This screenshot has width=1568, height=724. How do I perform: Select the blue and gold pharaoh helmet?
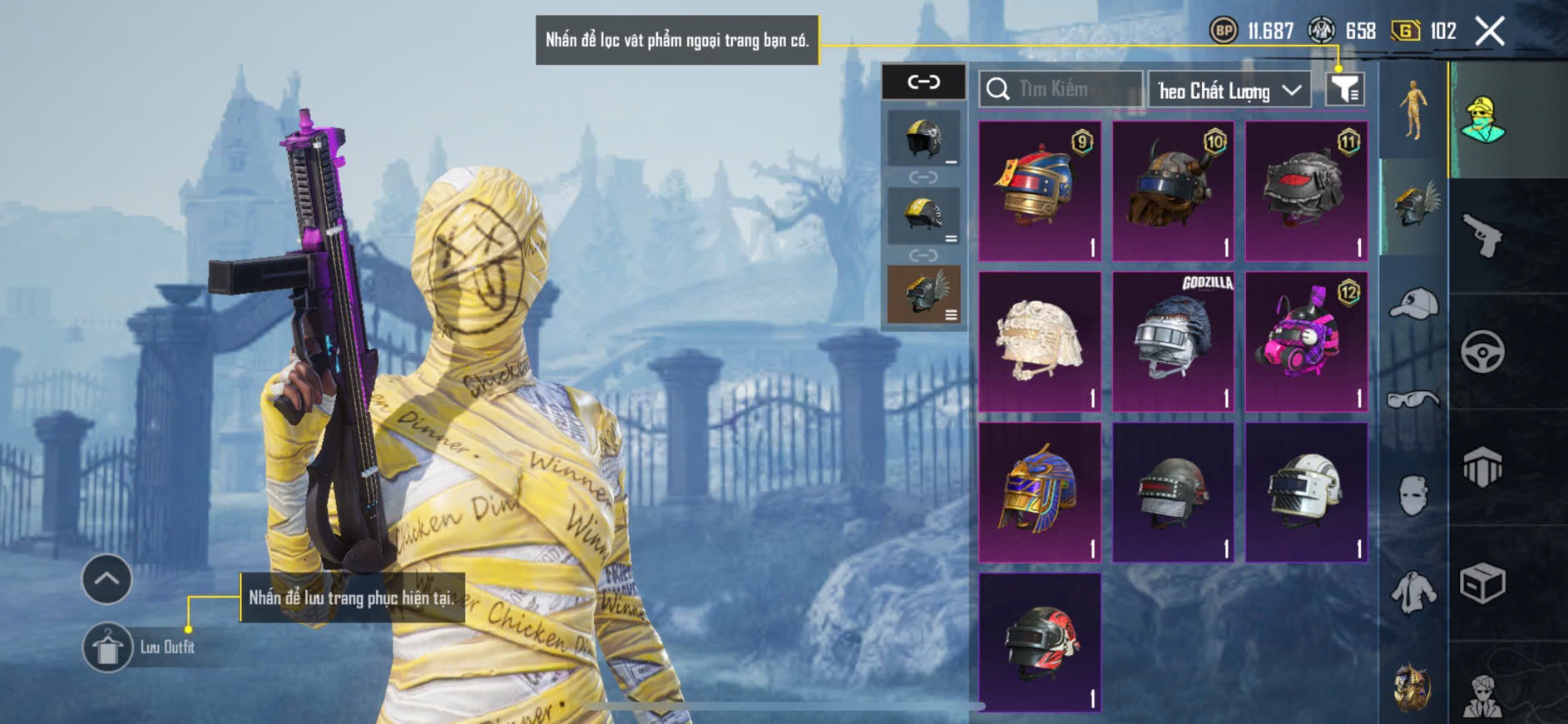(1040, 492)
